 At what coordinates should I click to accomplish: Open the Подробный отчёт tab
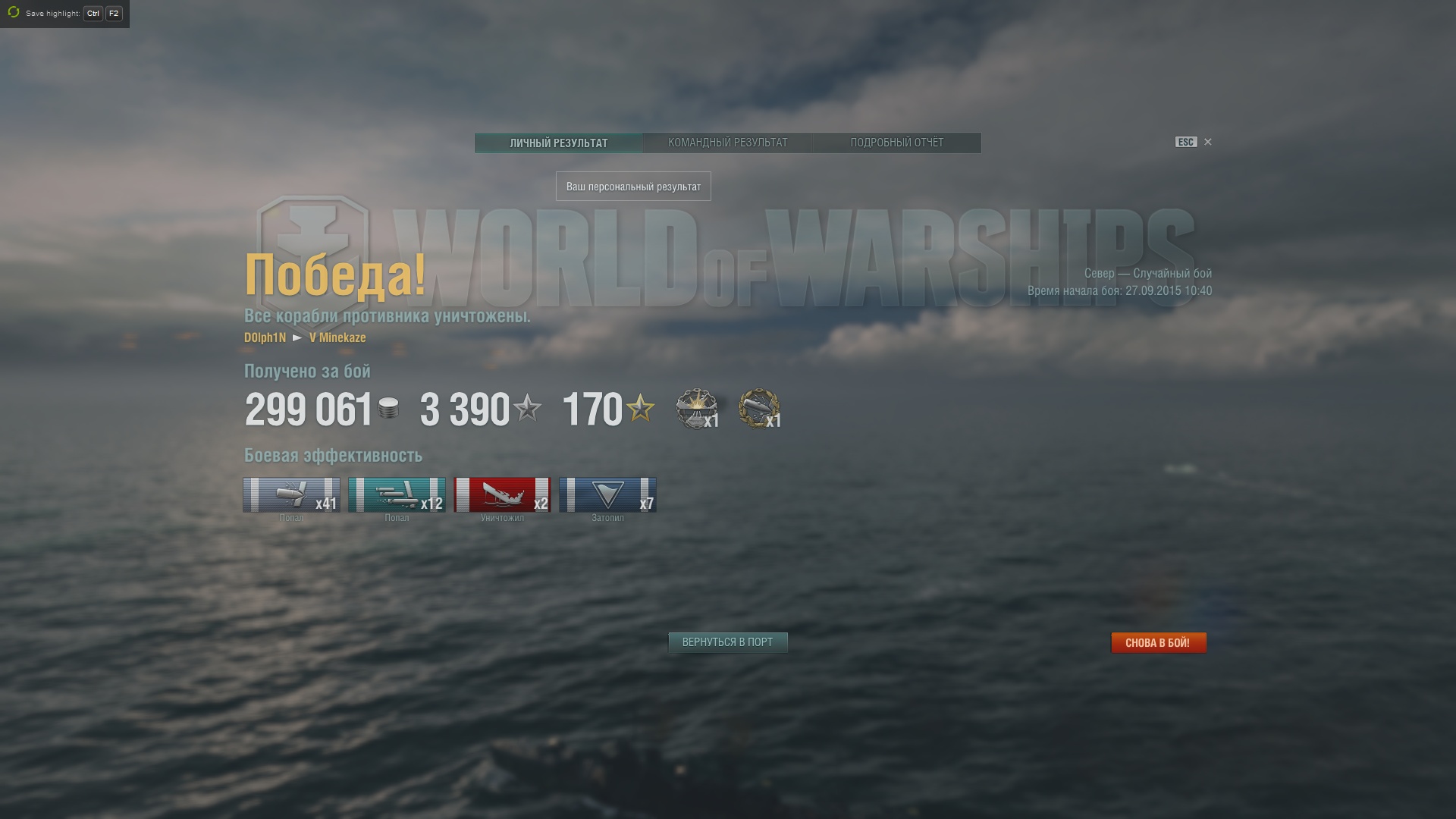896,143
